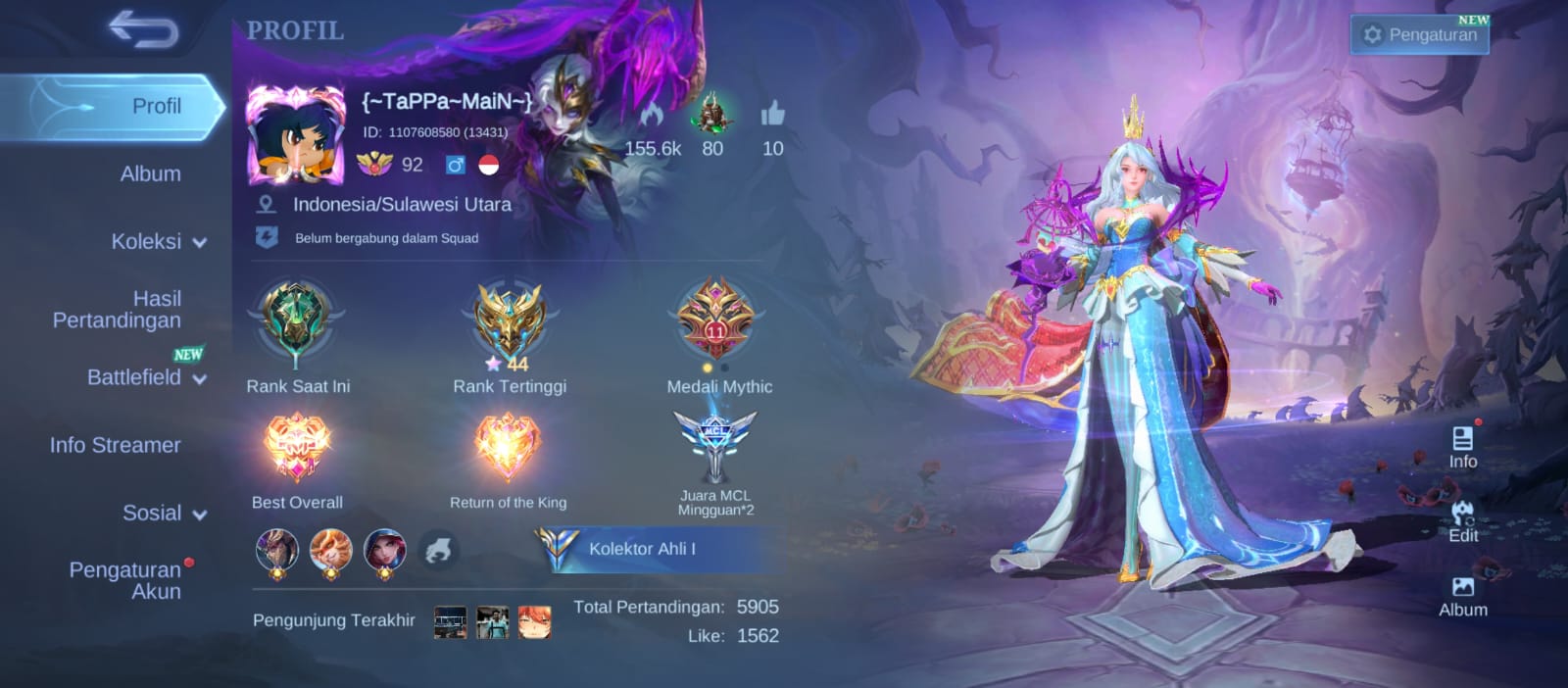Viewport: 1568px width, 688px height.
Task: Open the Pengaturan settings button
Action: coord(1420,35)
